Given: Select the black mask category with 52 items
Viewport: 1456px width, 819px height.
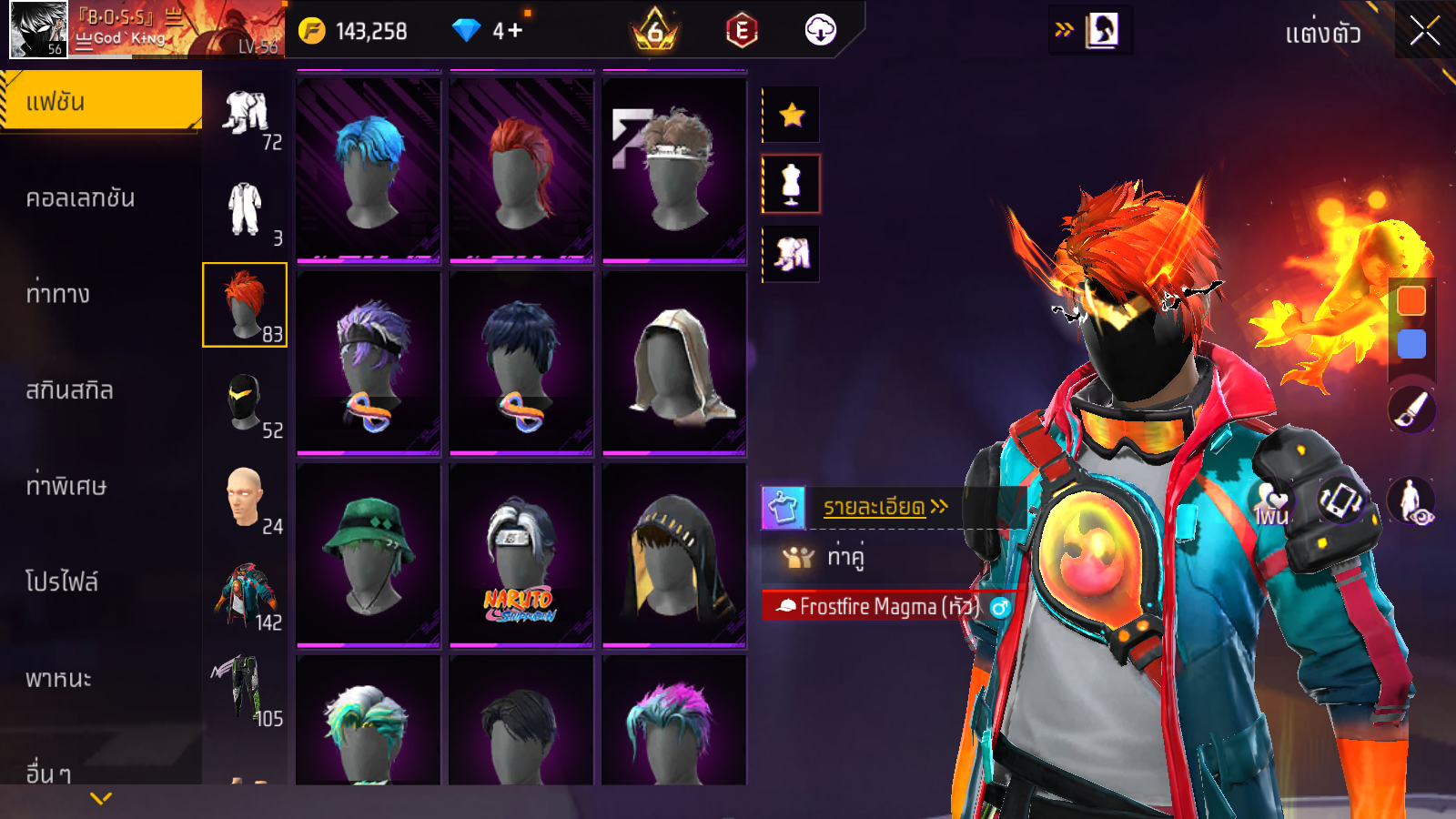Looking at the screenshot, I should [x=245, y=402].
